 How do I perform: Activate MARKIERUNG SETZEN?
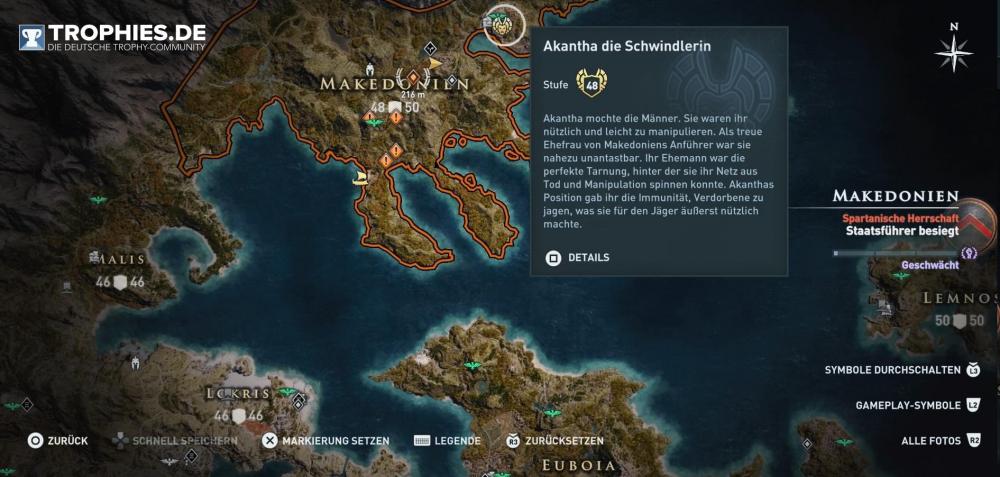tap(330, 441)
